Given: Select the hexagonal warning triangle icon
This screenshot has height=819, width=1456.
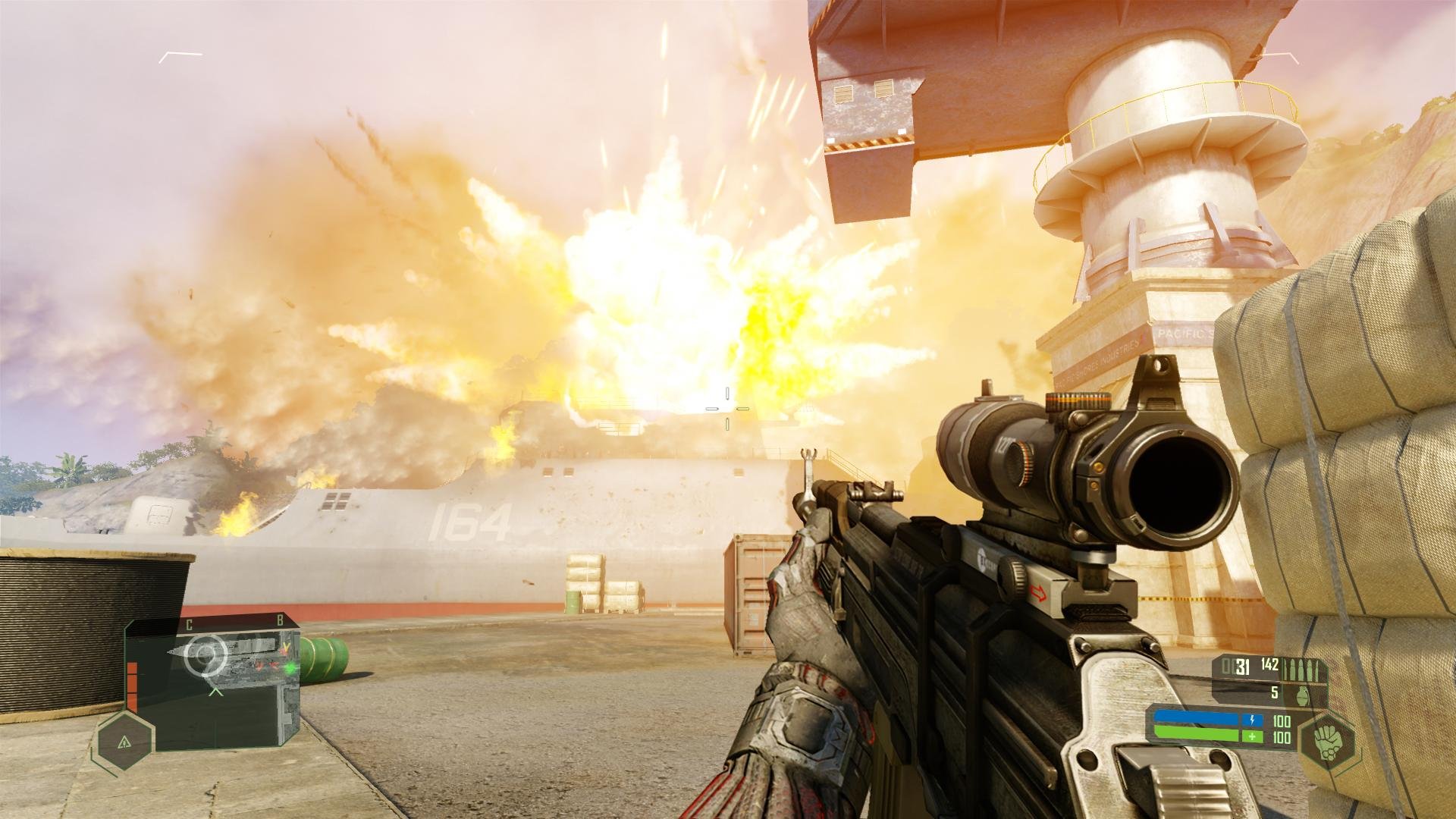Looking at the screenshot, I should click(x=124, y=742).
